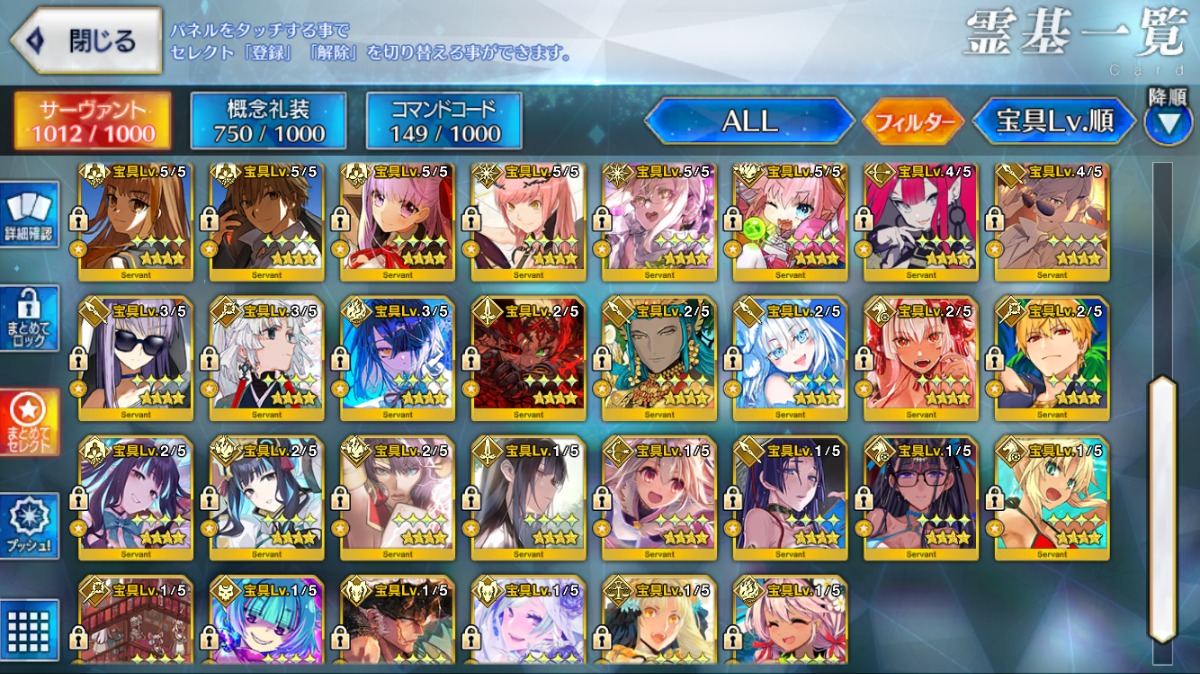Close the card list with 閉じる
This screenshot has height=674, width=1200.
coord(86,41)
